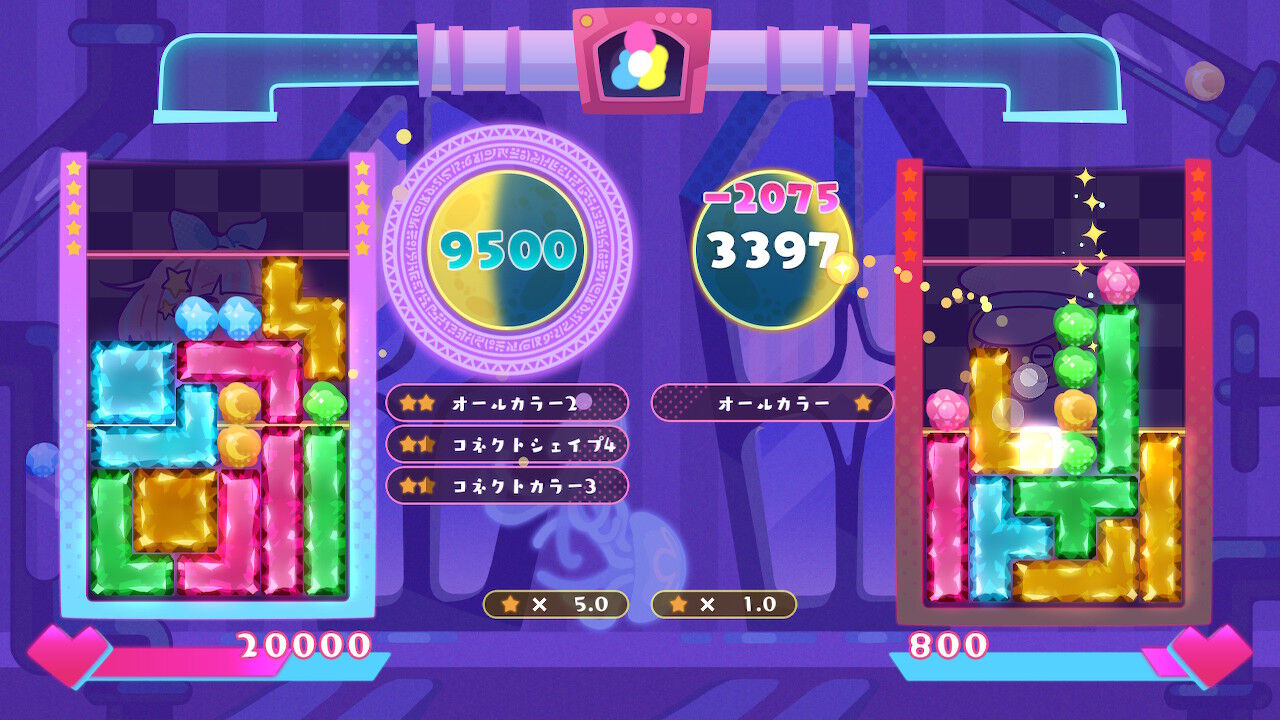Image resolution: width=1280 pixels, height=720 pixels.
Task: Click the sparkling coin near the 3397 orb
Action: click(x=843, y=267)
